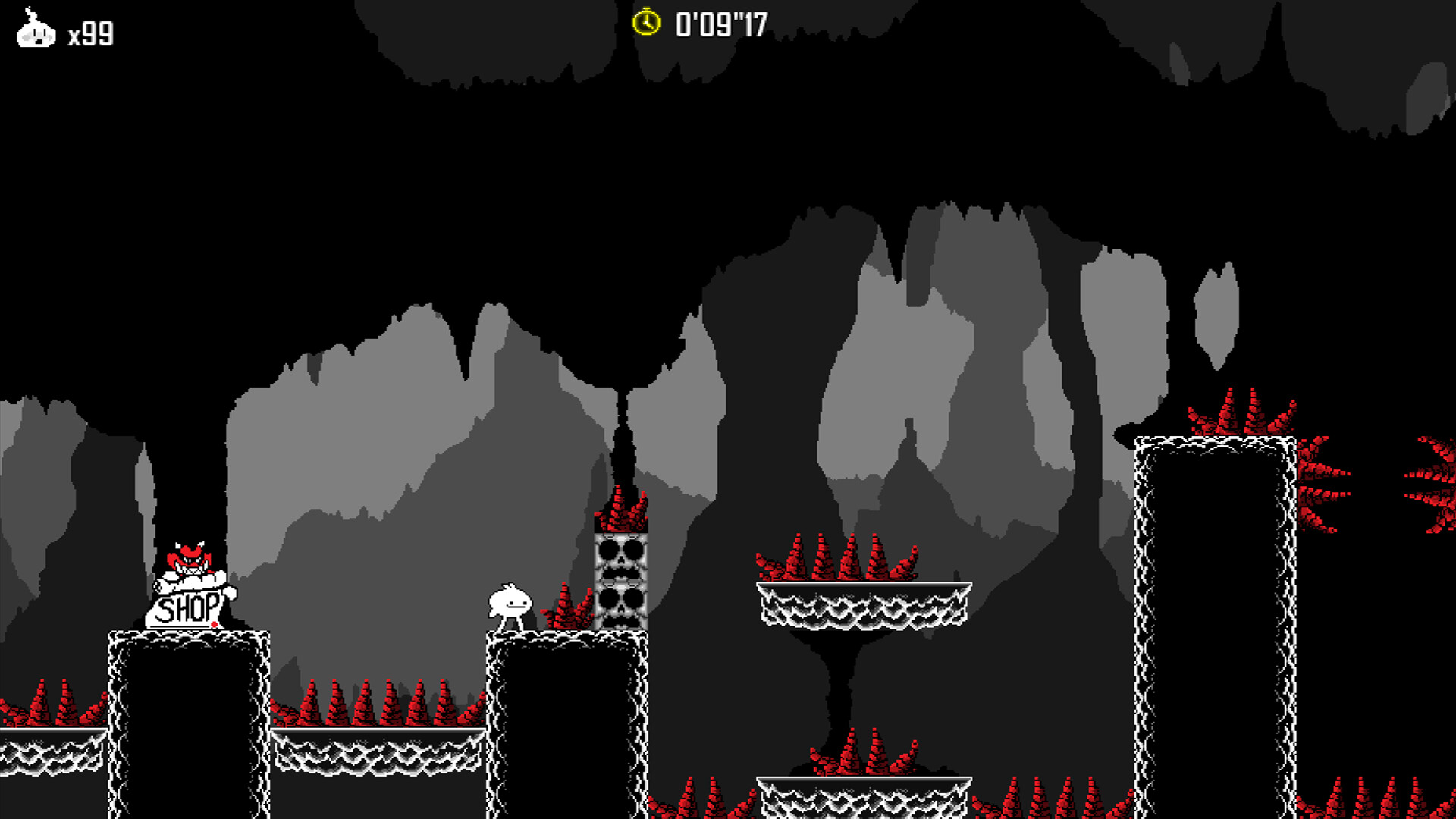Click the elapsed time readout 0'09"17

pos(717,23)
